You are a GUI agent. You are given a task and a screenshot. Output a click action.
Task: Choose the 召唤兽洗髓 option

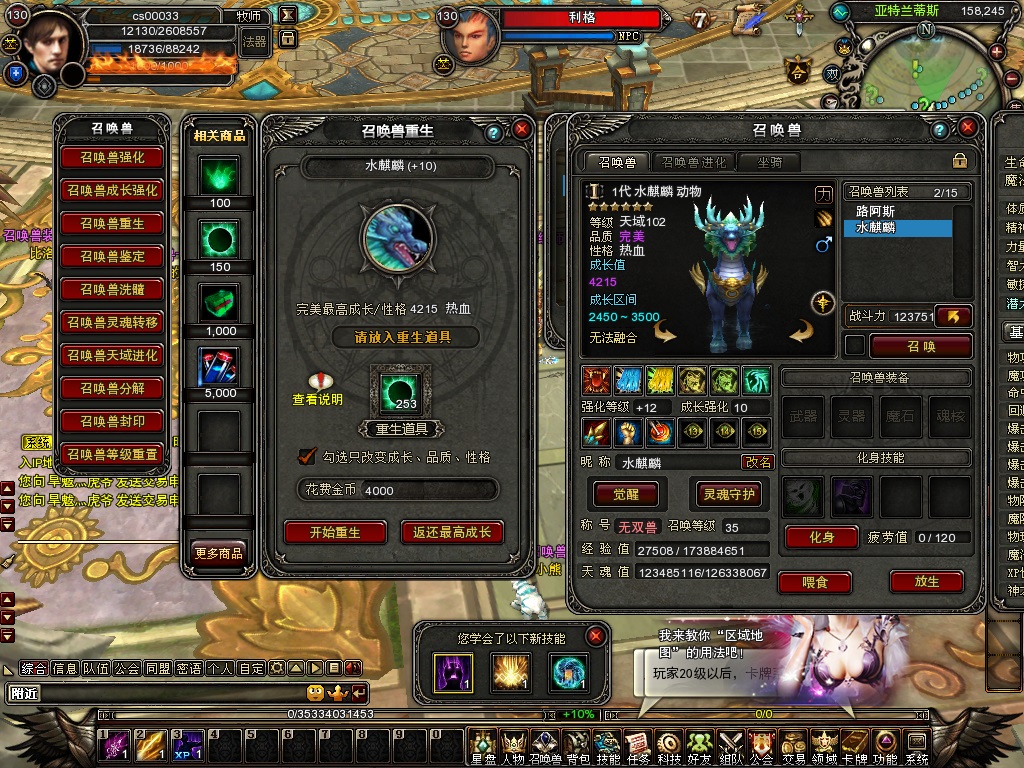tap(112, 290)
